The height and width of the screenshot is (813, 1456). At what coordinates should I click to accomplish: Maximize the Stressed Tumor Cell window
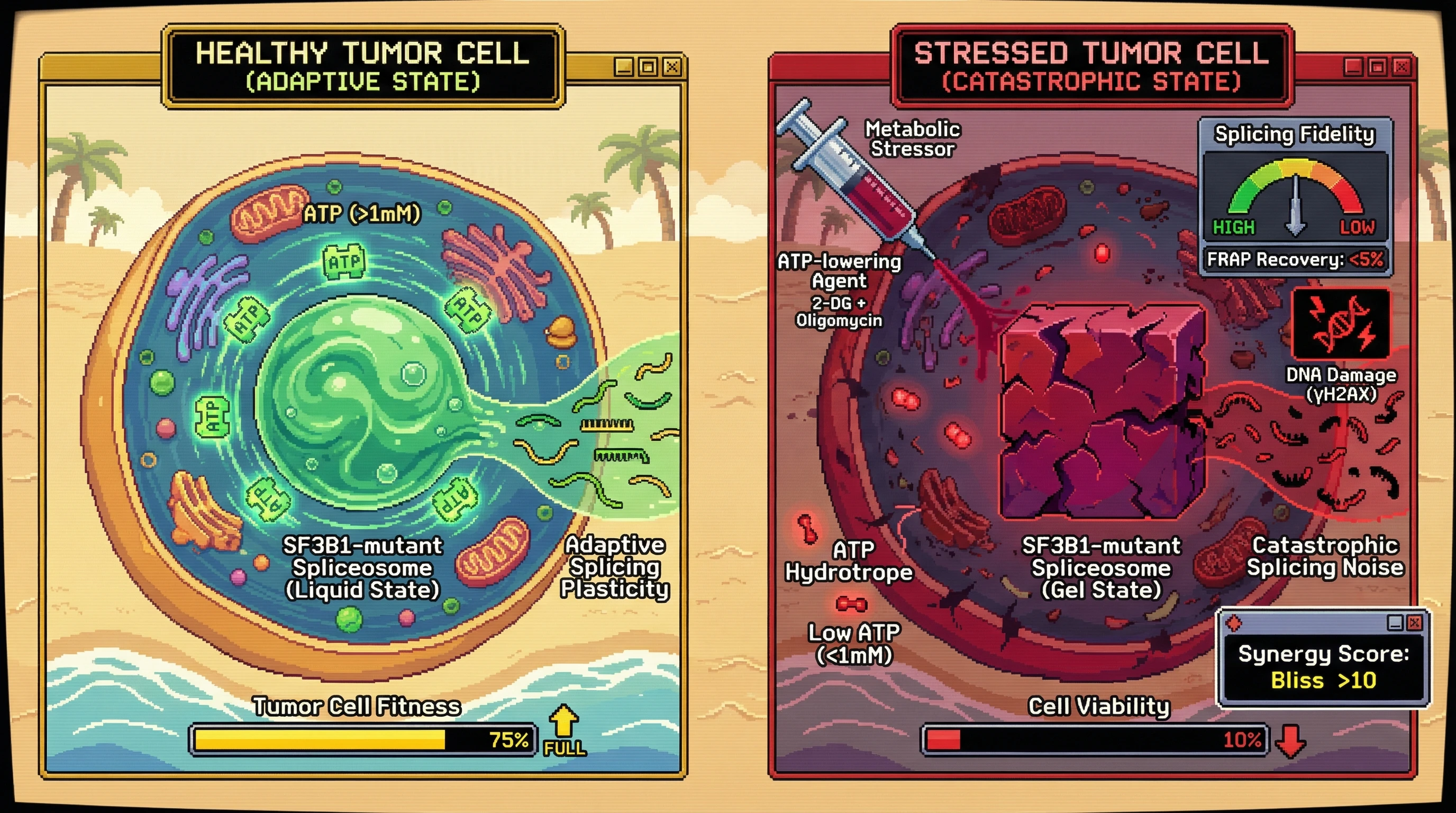[x=1378, y=67]
